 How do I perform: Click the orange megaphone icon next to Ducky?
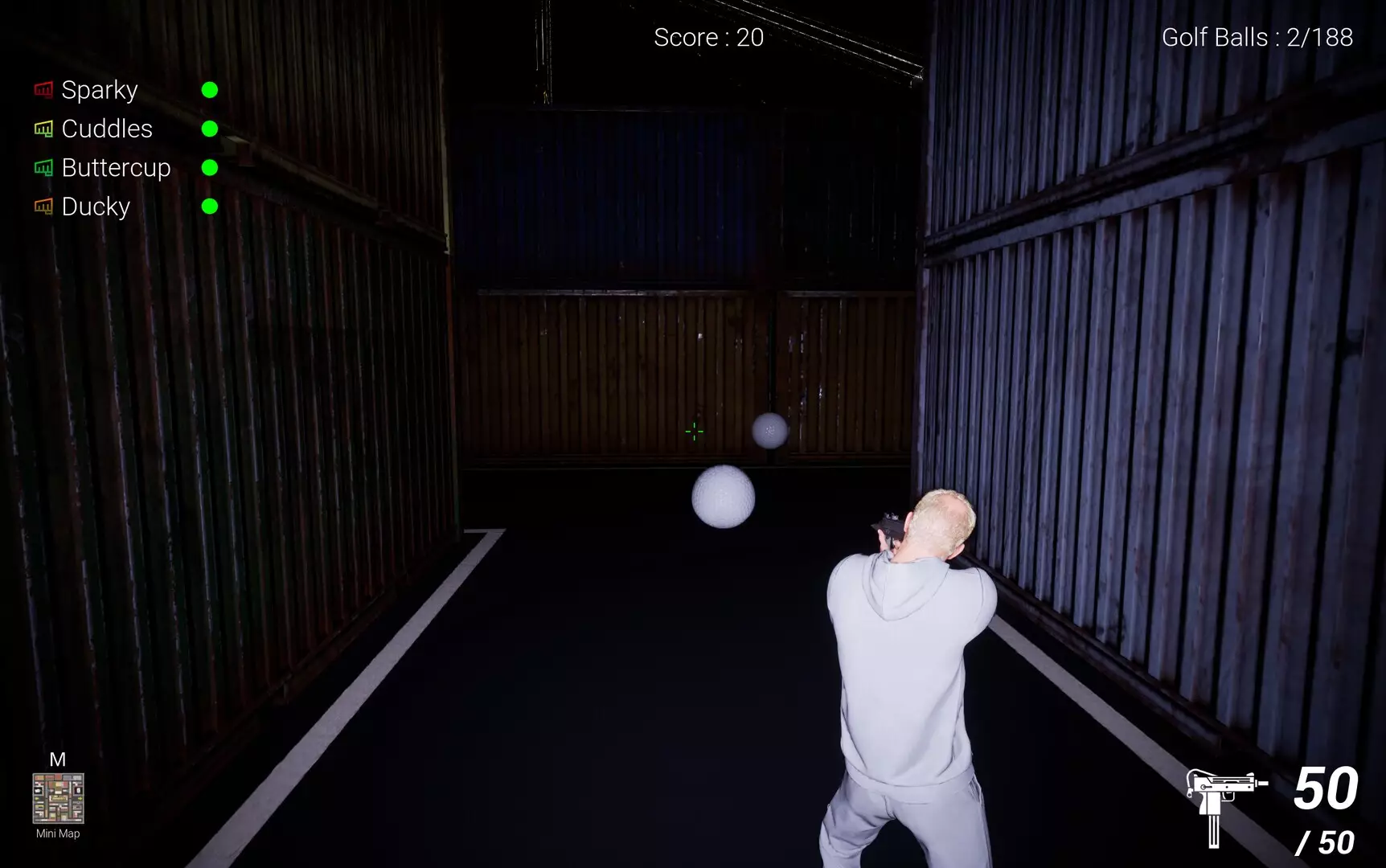[43, 207]
